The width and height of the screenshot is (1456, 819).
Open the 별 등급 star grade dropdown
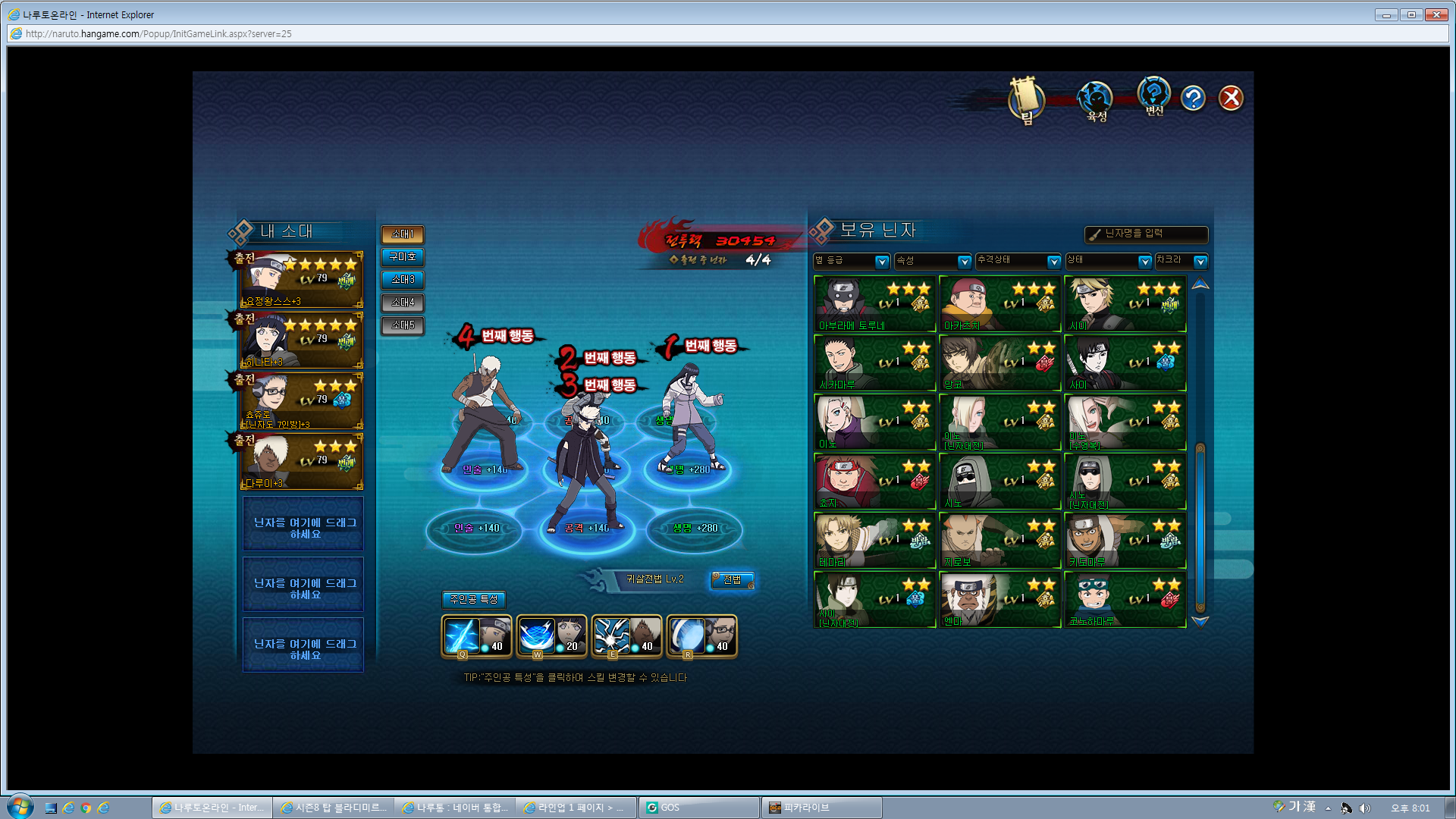pyautogui.click(x=851, y=261)
